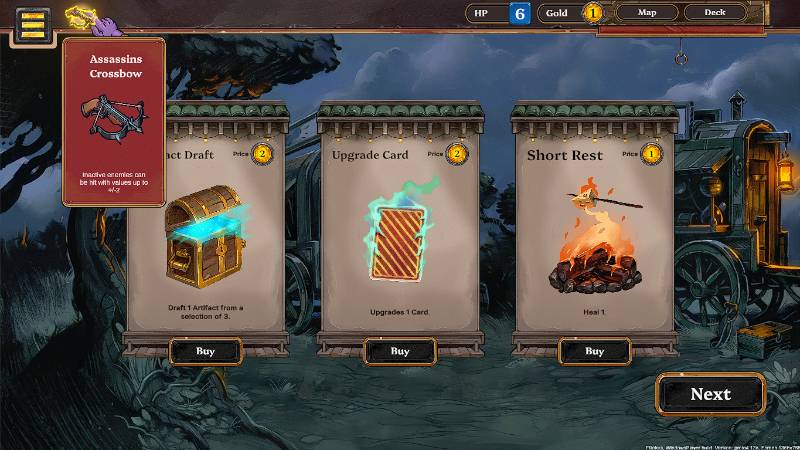Open the hamburger menu button
Screen dimensions: 800x450
[x=32, y=23]
